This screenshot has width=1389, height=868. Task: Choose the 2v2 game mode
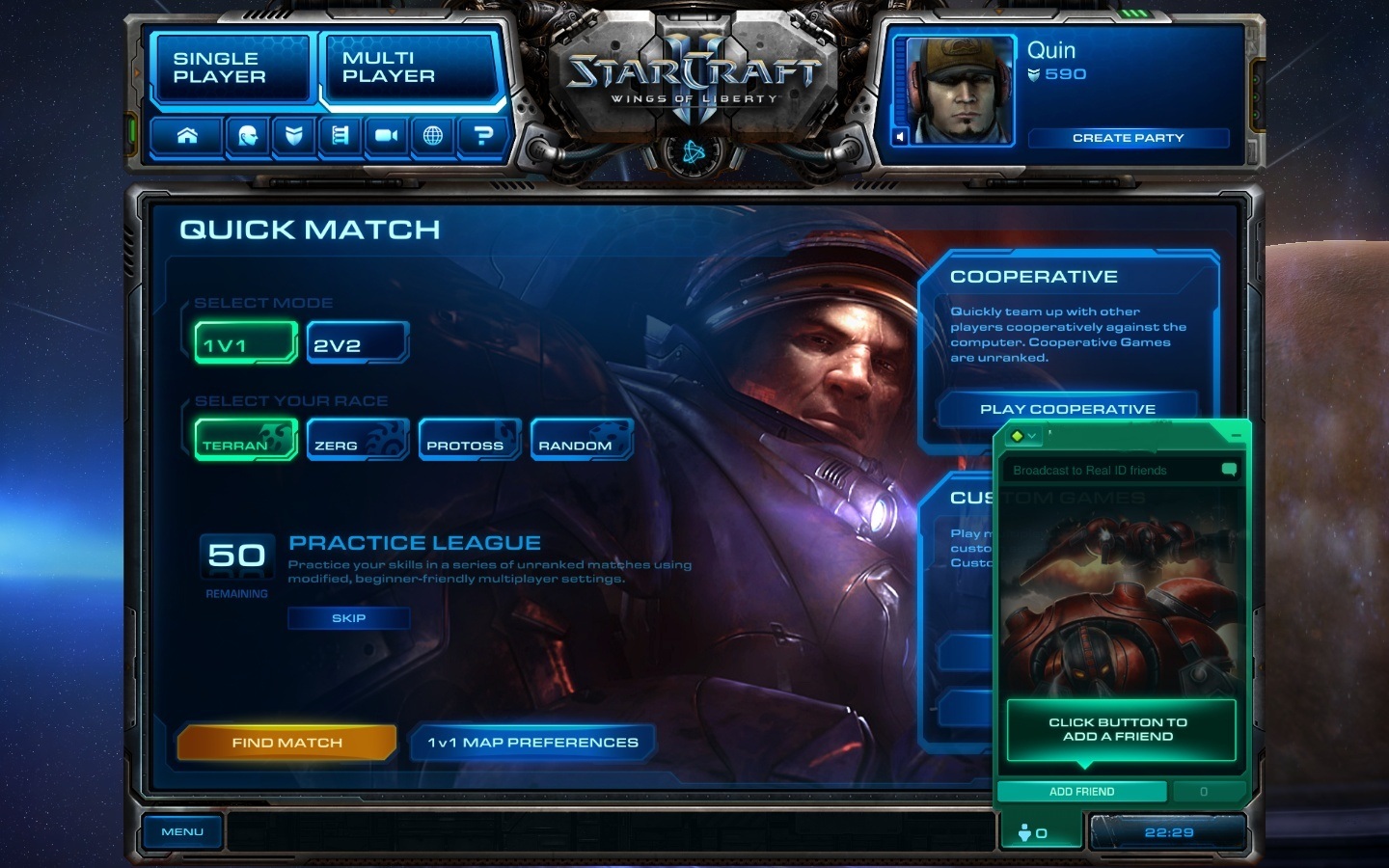pyautogui.click(x=357, y=344)
